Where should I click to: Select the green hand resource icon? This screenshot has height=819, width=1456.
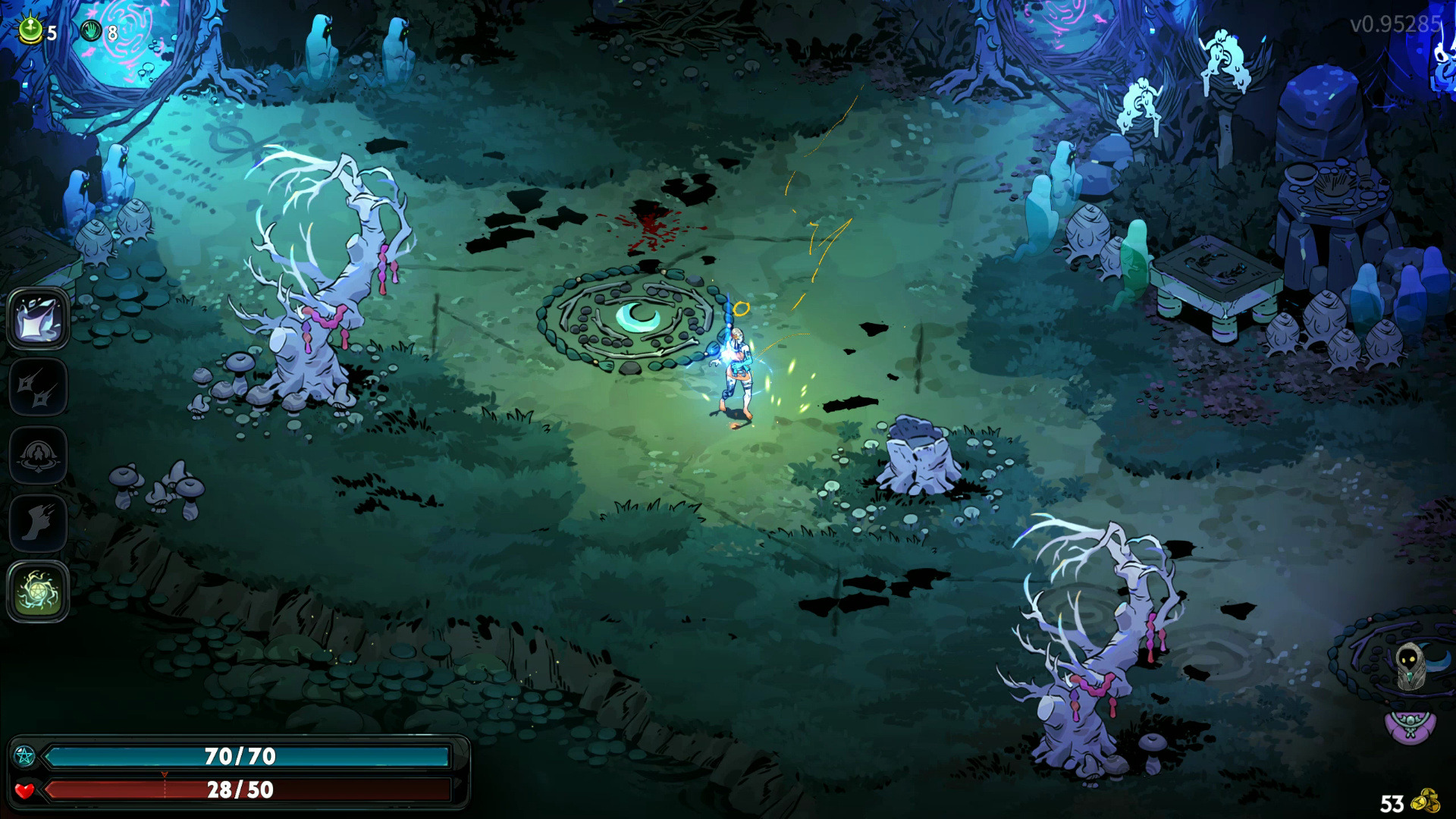[x=91, y=31]
